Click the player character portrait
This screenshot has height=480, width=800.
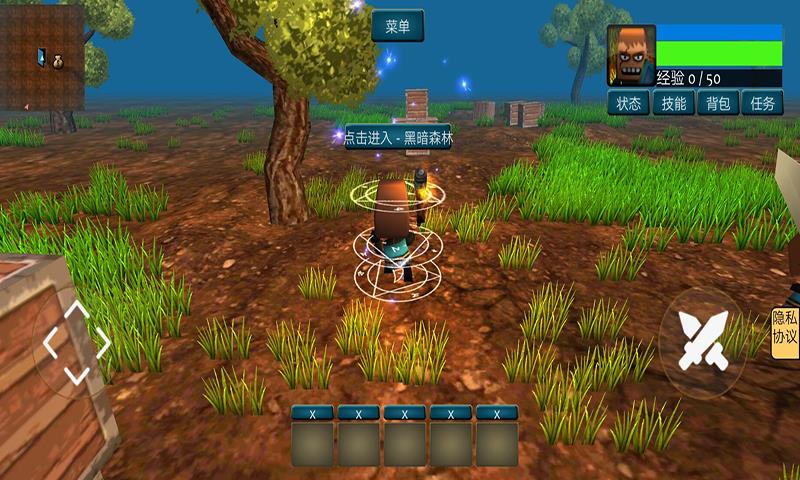(631, 55)
